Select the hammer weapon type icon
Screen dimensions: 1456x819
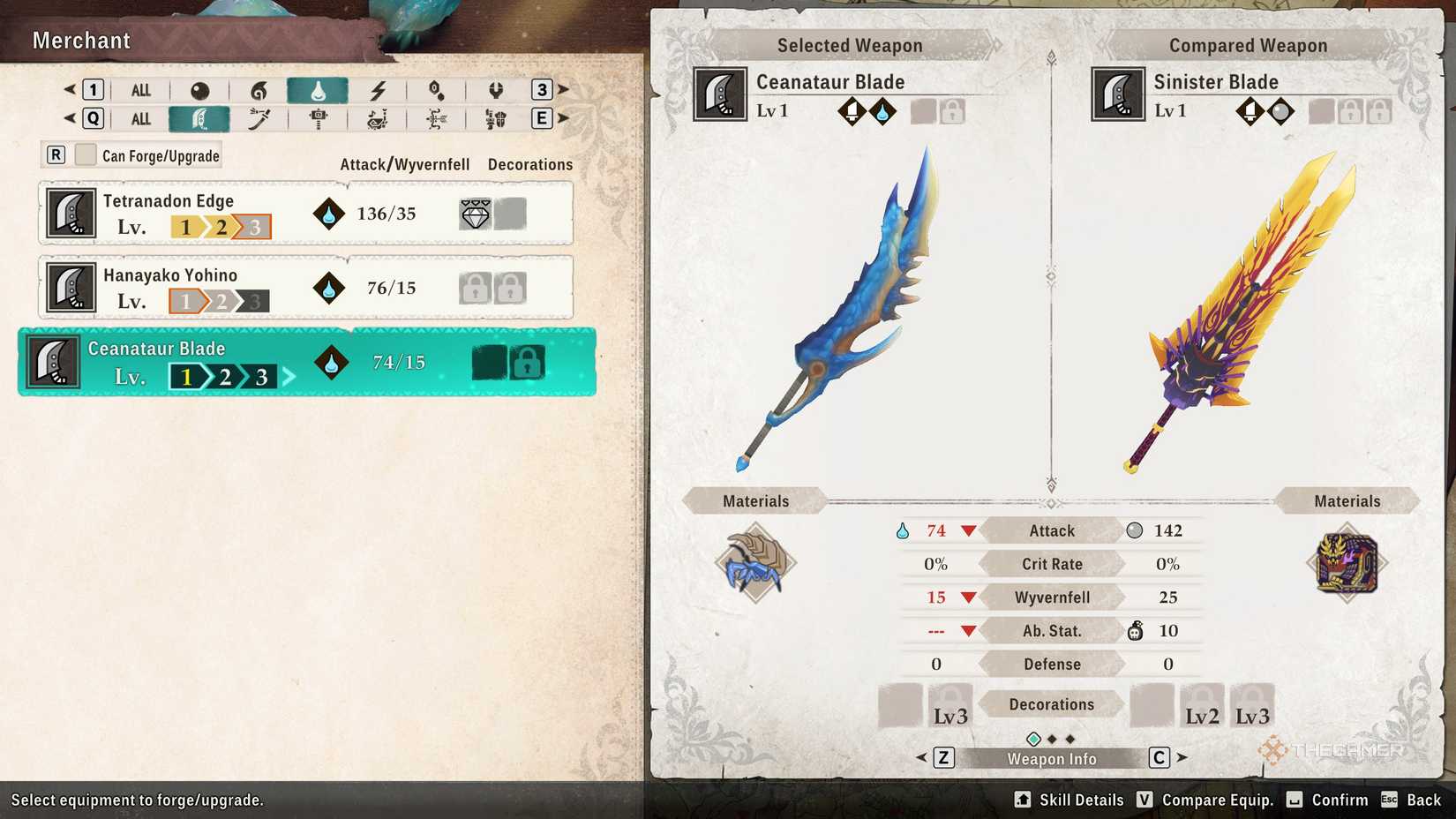tap(318, 117)
